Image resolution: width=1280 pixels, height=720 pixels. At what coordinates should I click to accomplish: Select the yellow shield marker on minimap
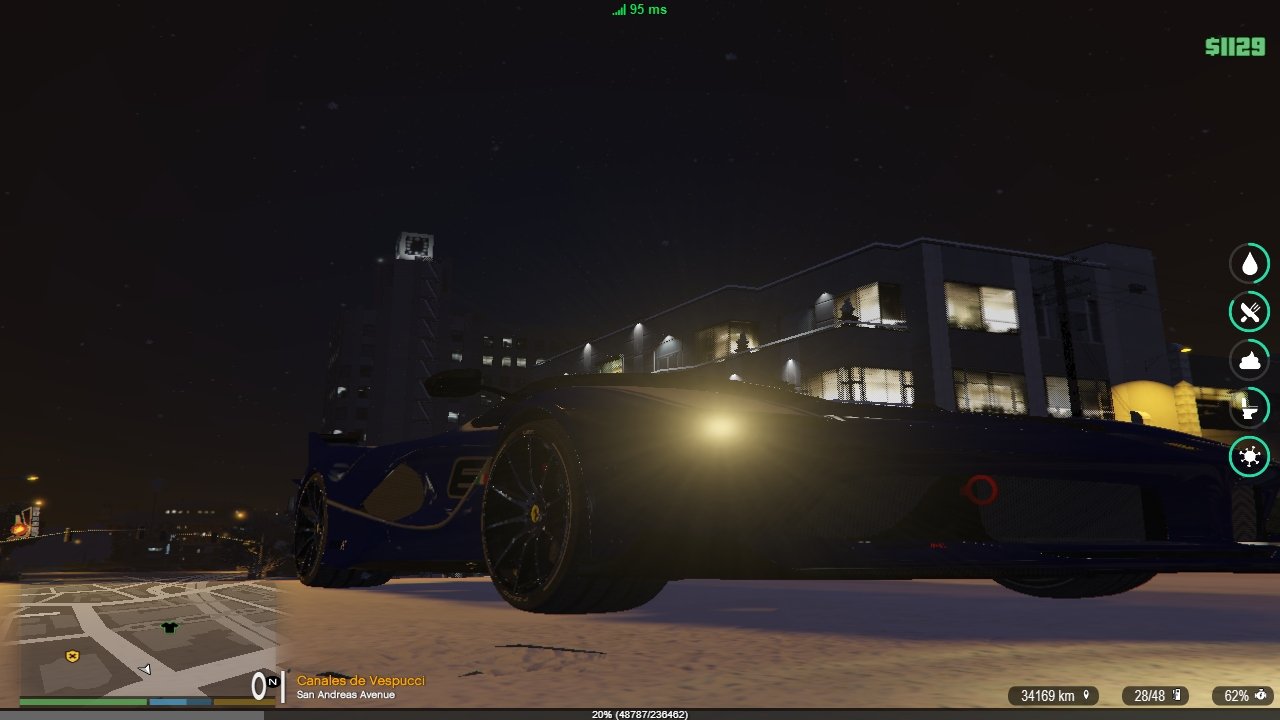[x=72, y=656]
